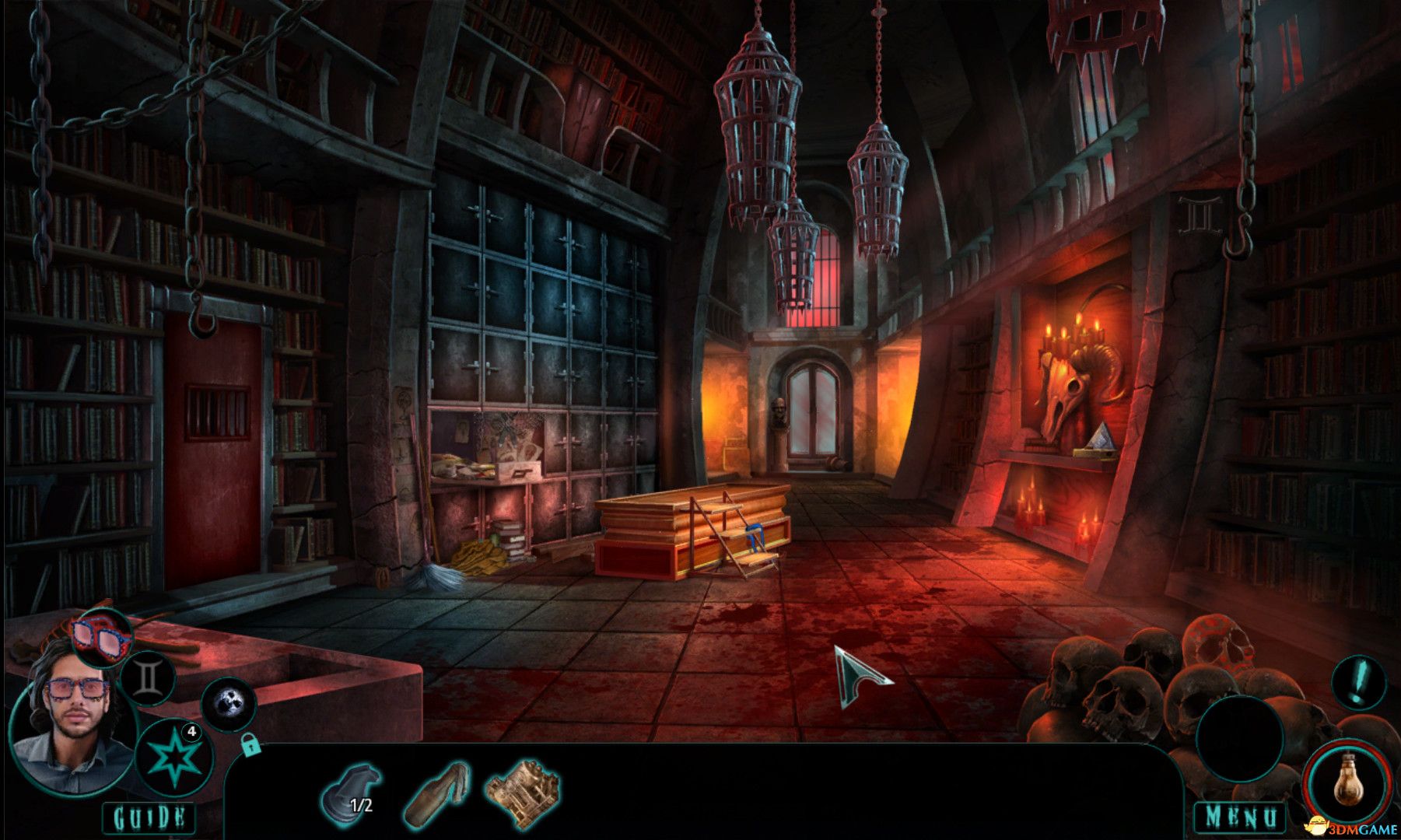Click the white skull orb icon
Viewport: 1401px width, 840px height.
point(229,705)
